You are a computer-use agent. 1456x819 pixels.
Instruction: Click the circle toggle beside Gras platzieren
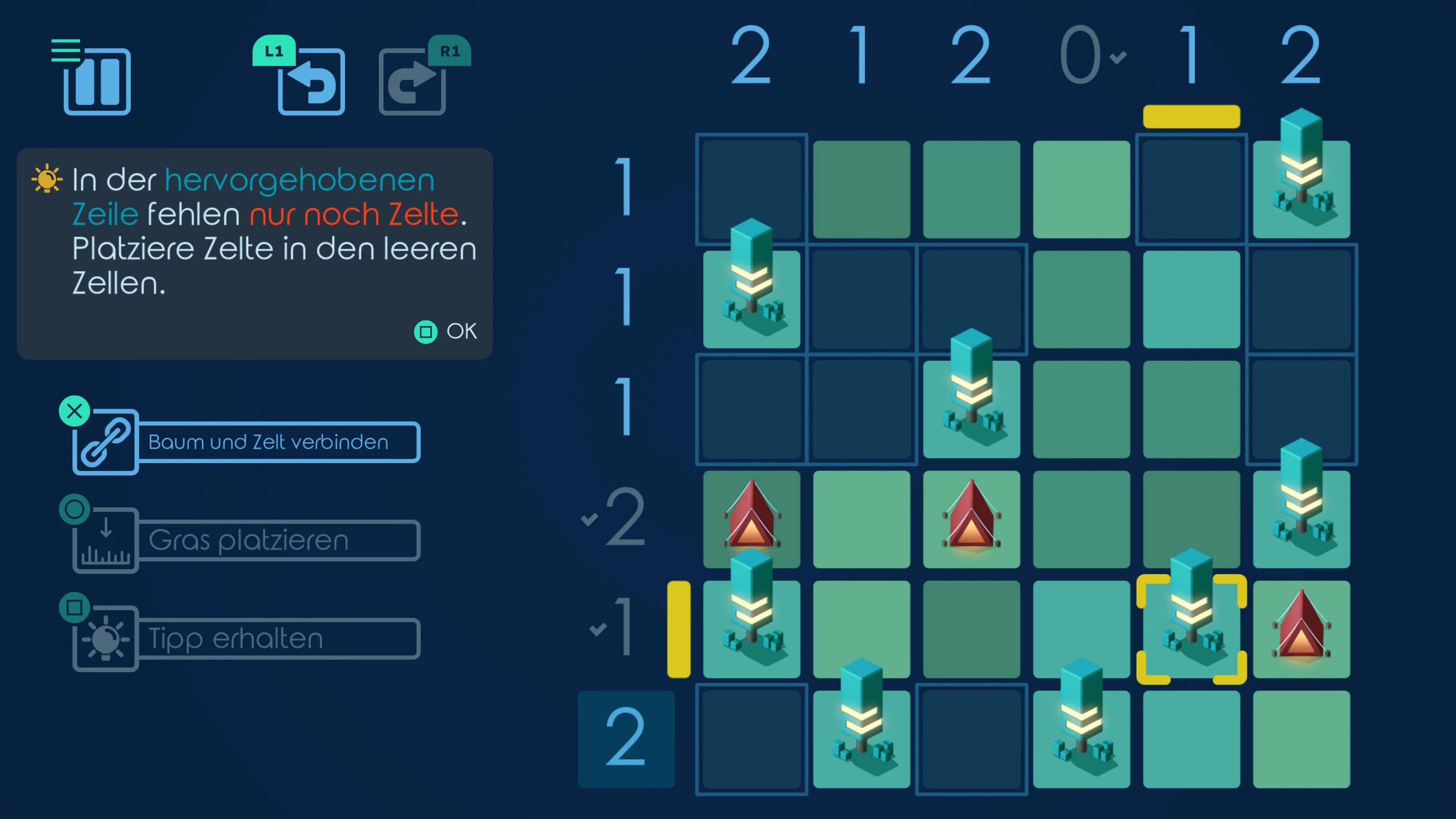(74, 509)
